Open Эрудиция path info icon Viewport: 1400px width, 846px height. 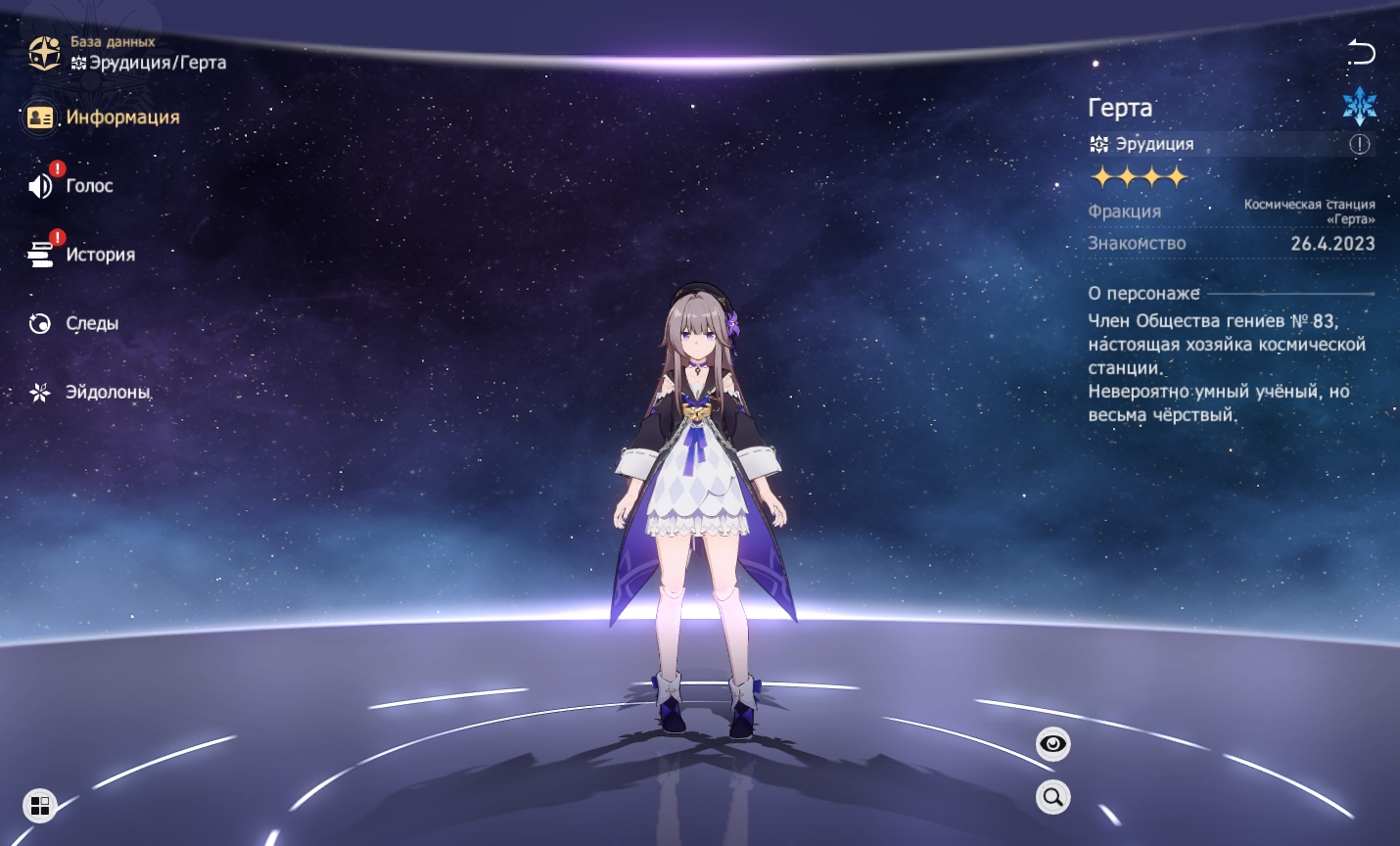tap(1360, 144)
